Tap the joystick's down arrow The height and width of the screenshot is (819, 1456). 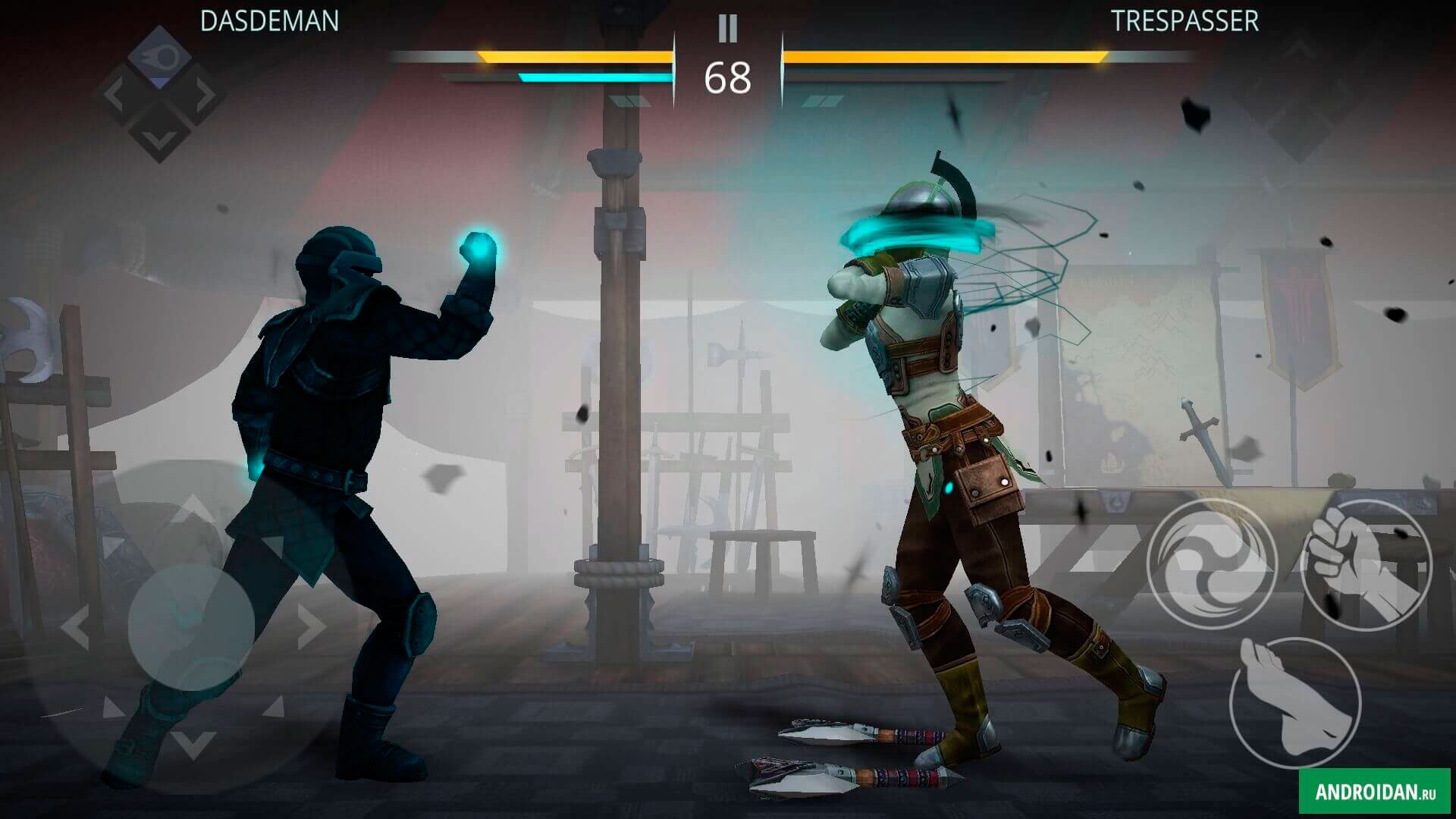click(193, 744)
